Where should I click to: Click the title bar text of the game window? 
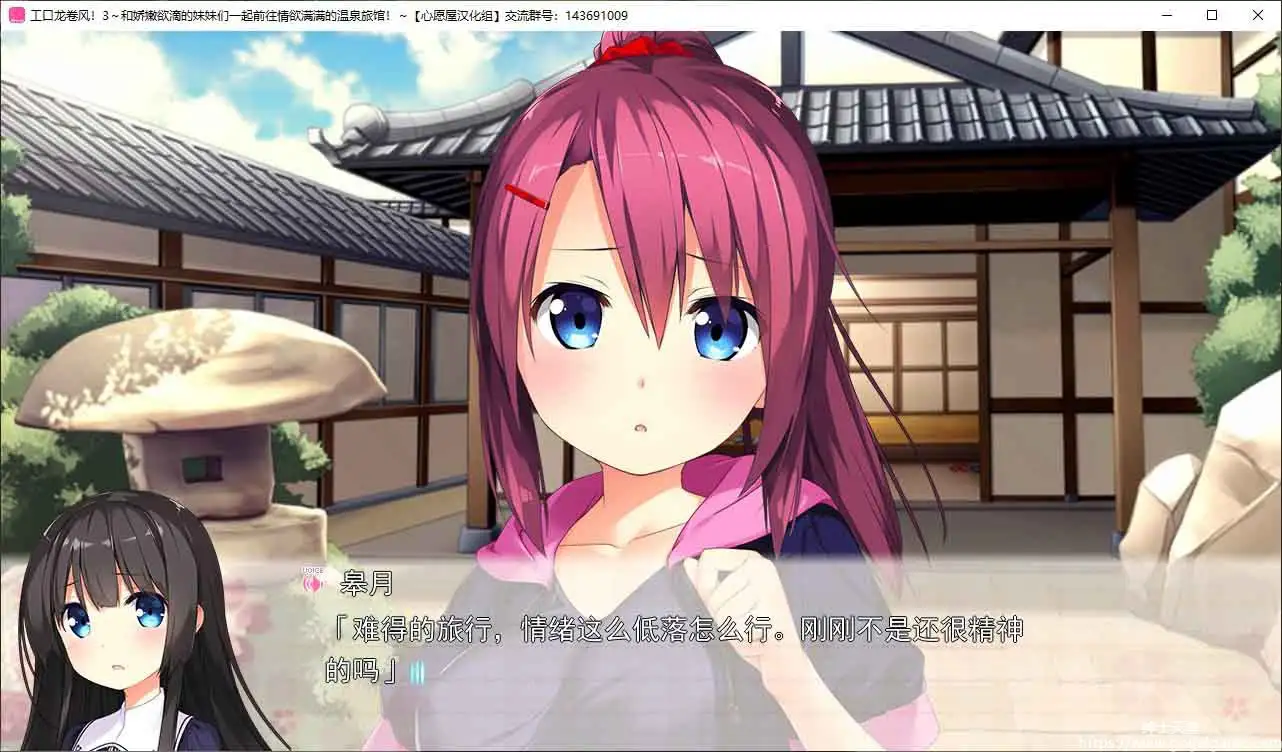[330, 14]
